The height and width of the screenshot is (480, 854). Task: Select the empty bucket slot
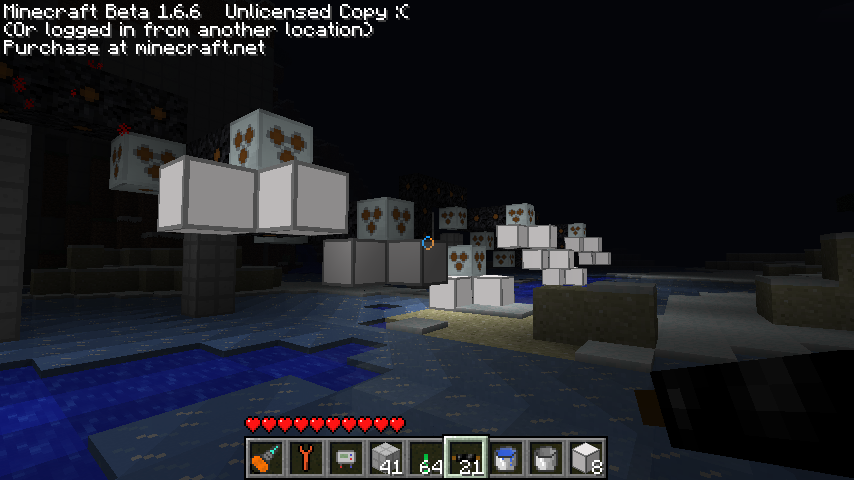545,457
